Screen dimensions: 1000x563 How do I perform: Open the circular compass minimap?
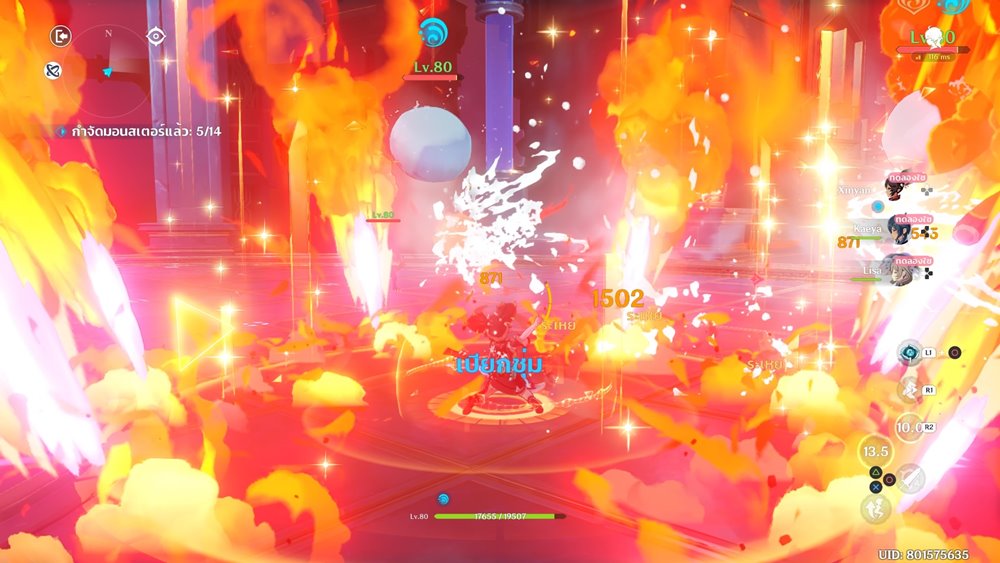[108, 62]
